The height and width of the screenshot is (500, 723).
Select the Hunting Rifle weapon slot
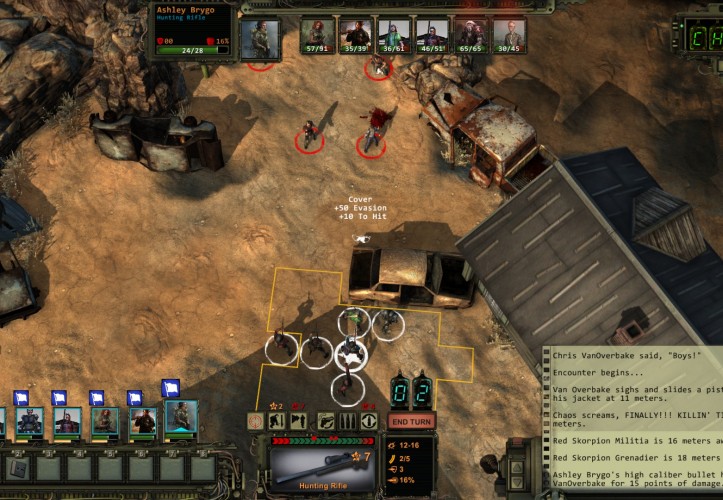tap(321, 468)
